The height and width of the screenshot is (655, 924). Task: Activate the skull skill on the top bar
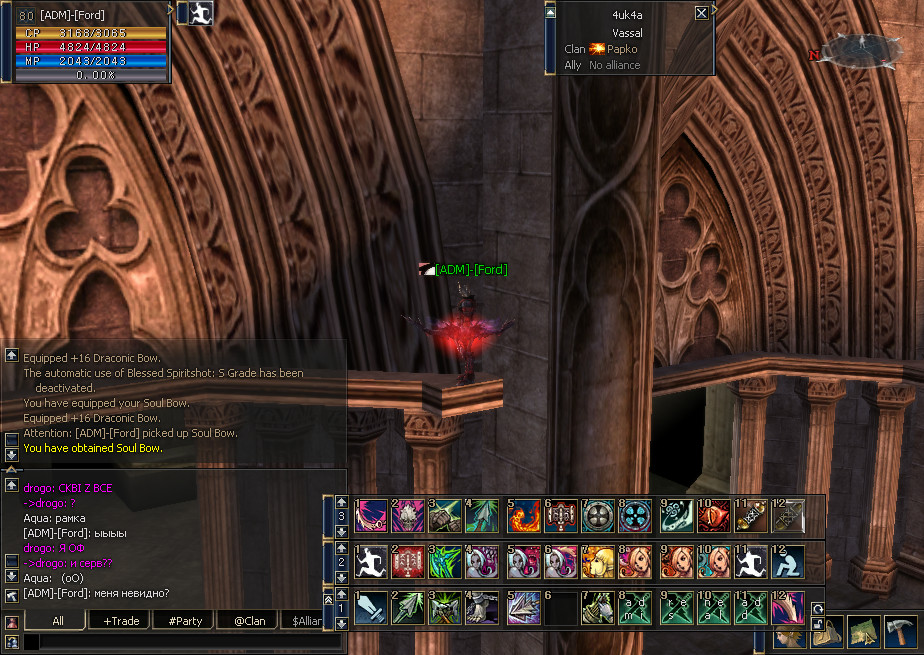409,516
